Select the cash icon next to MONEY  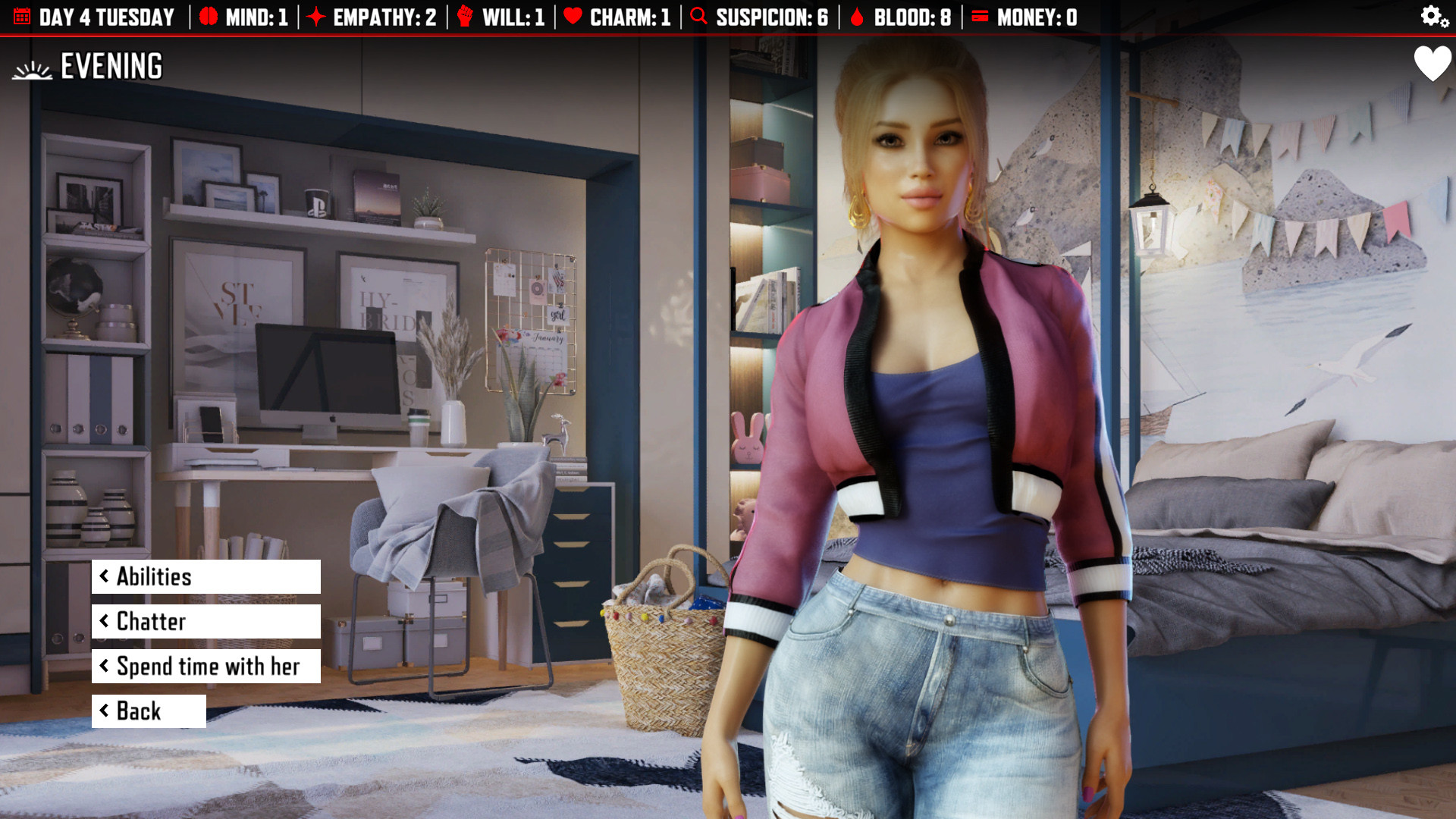pos(981,17)
